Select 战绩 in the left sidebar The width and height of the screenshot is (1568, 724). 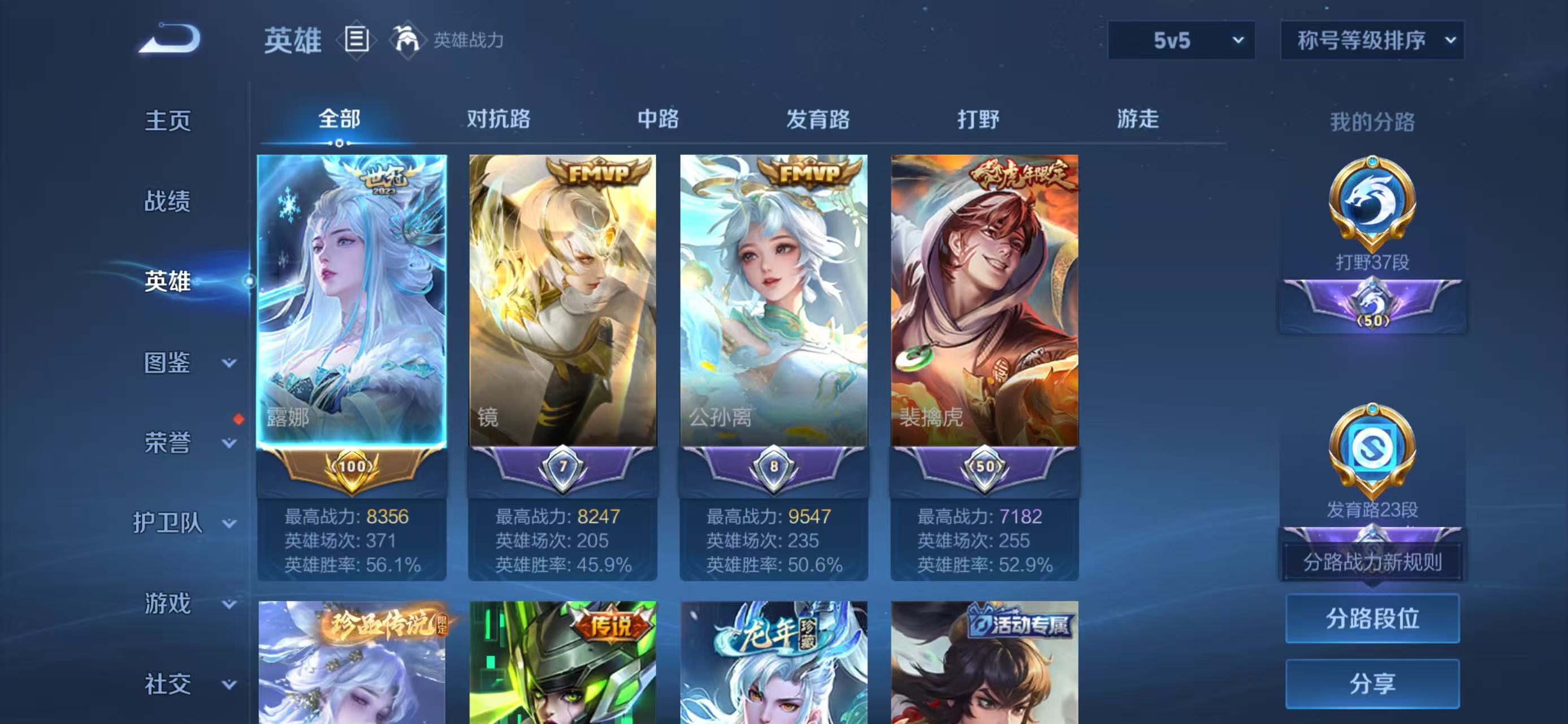tap(168, 201)
